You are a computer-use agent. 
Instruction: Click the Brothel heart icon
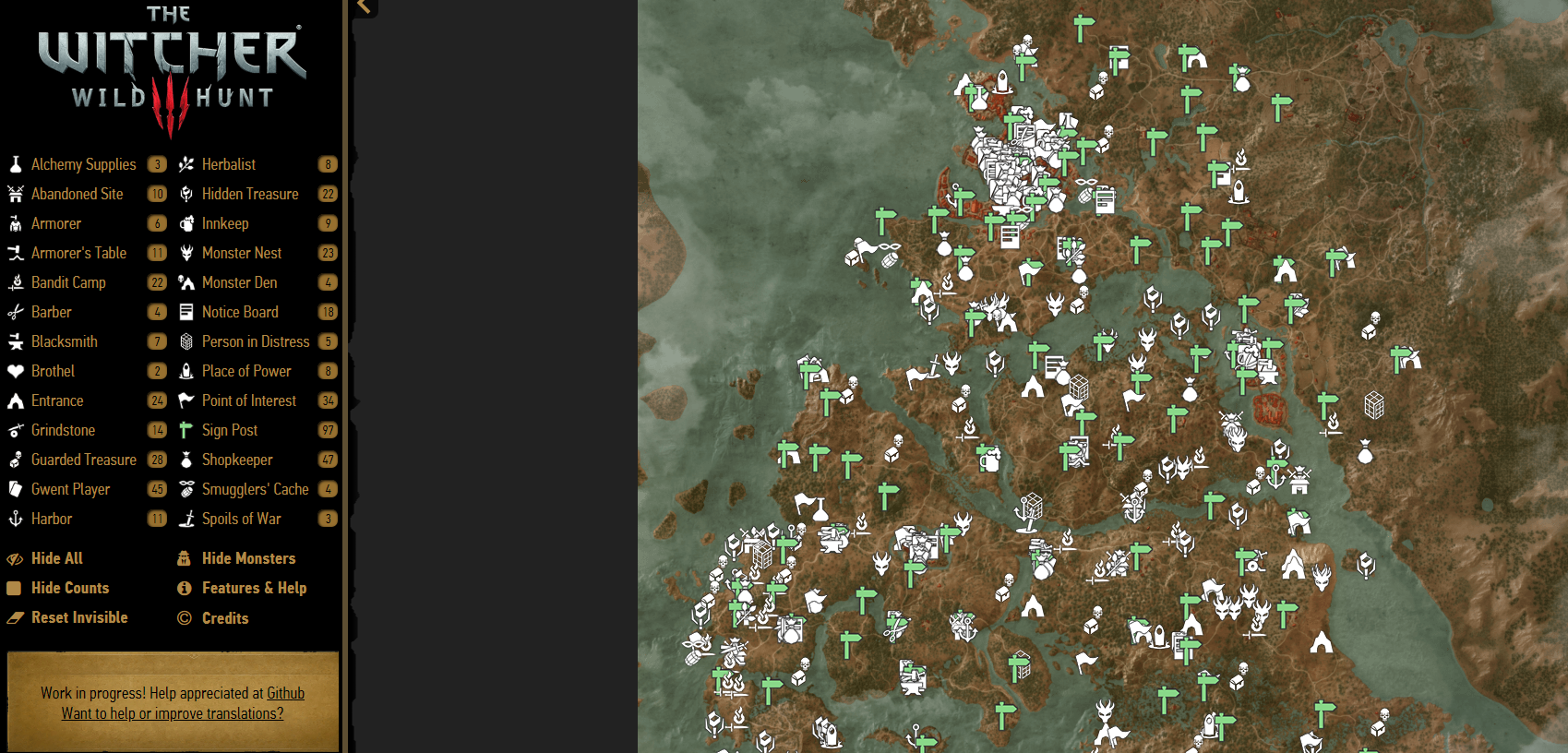15,371
